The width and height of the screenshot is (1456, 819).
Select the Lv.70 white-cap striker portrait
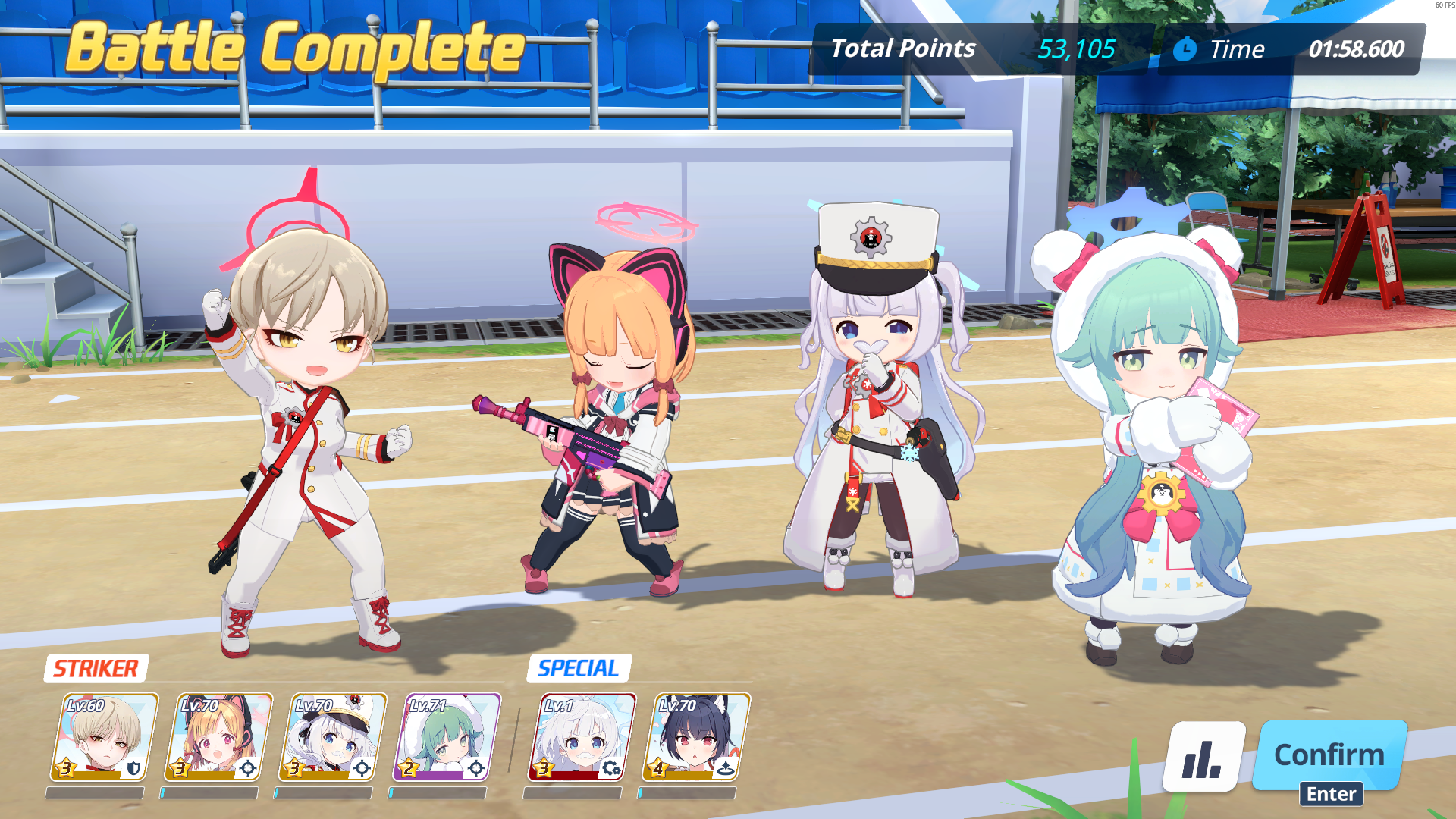pyautogui.click(x=333, y=737)
